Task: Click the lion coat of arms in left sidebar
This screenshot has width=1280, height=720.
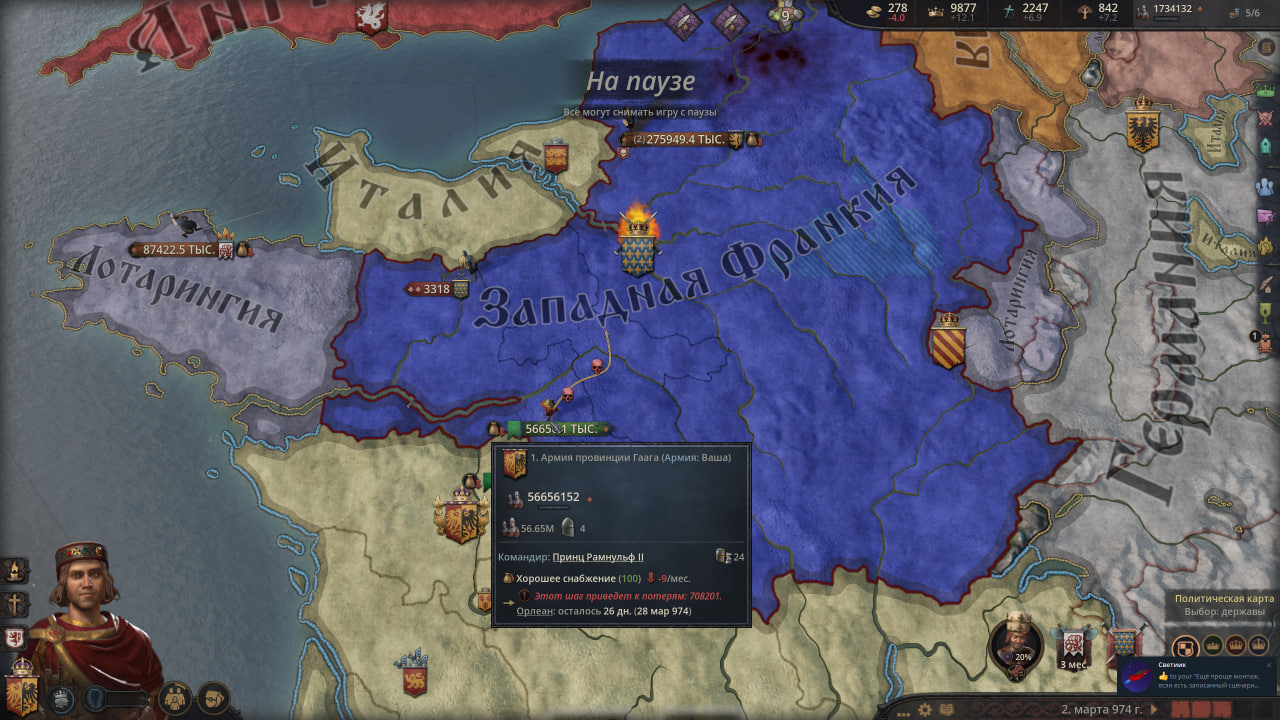Action: [x=13, y=637]
